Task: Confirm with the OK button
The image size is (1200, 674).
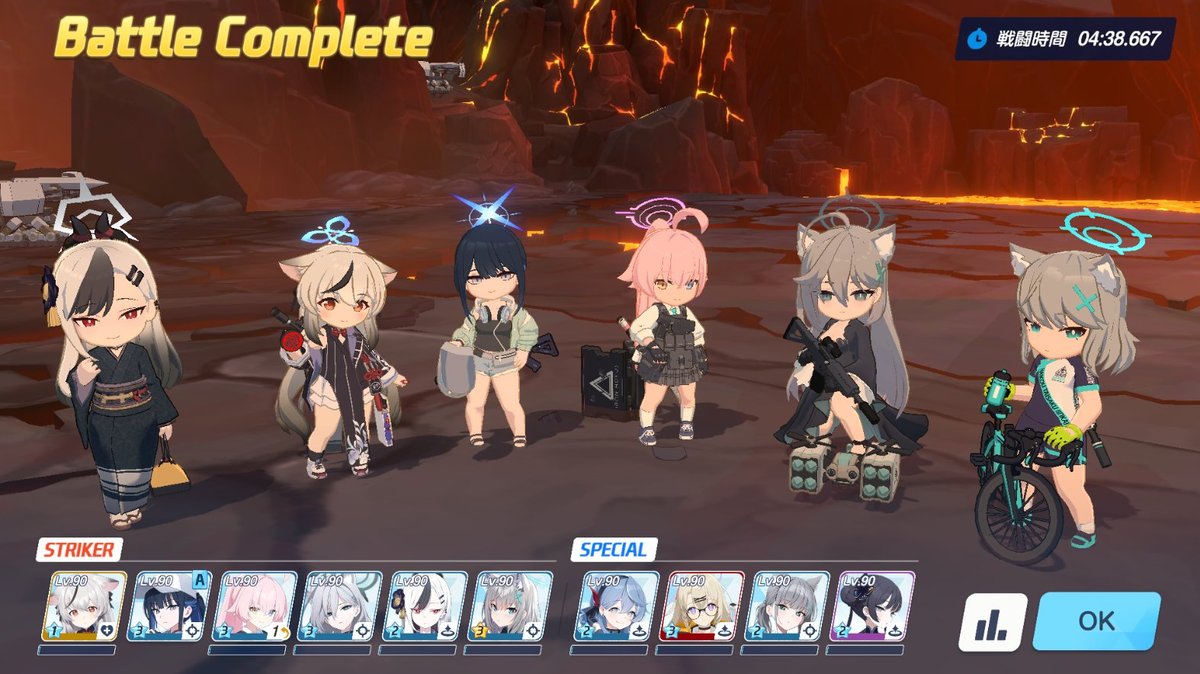Action: pyautogui.click(x=1096, y=621)
